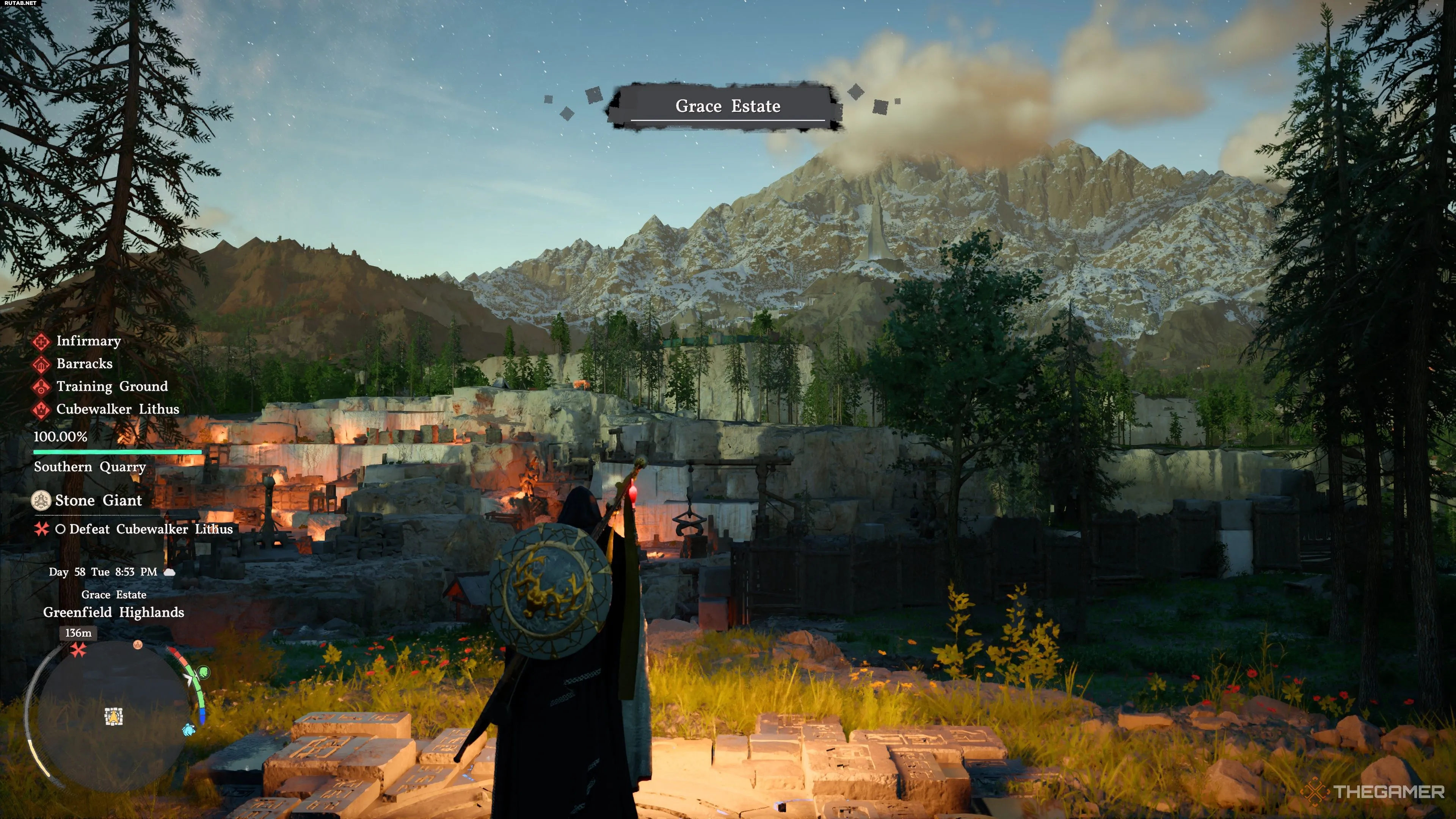Click the Grace Estate location banner

728,106
